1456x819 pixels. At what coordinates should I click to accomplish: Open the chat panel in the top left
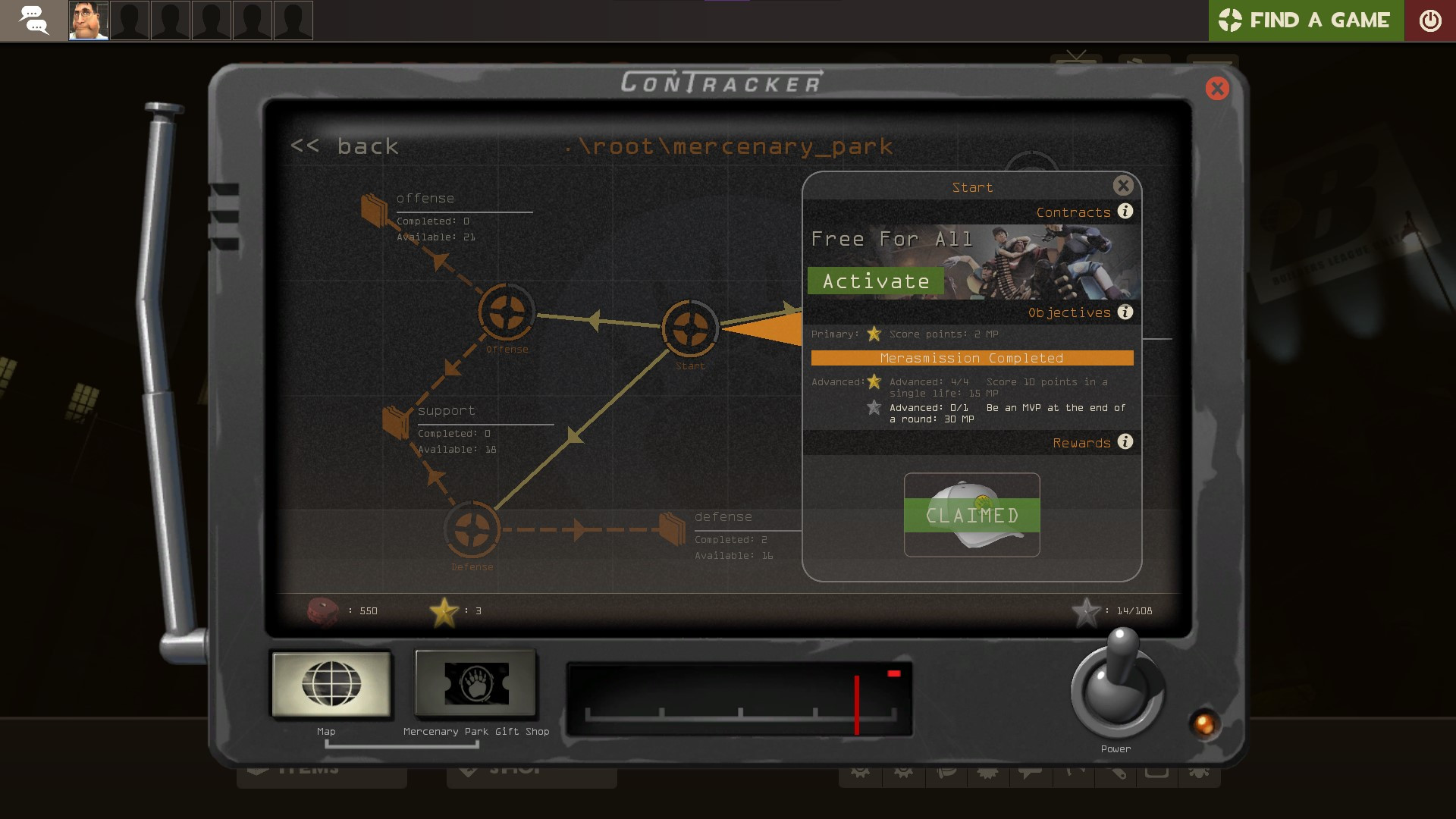coord(35,20)
